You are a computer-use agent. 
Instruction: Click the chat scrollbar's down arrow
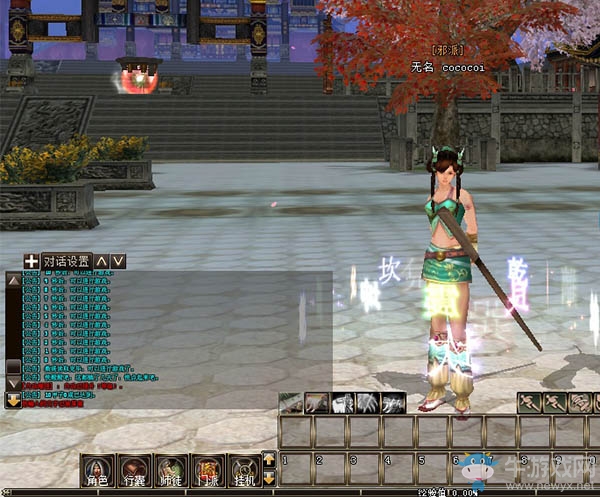point(13,383)
